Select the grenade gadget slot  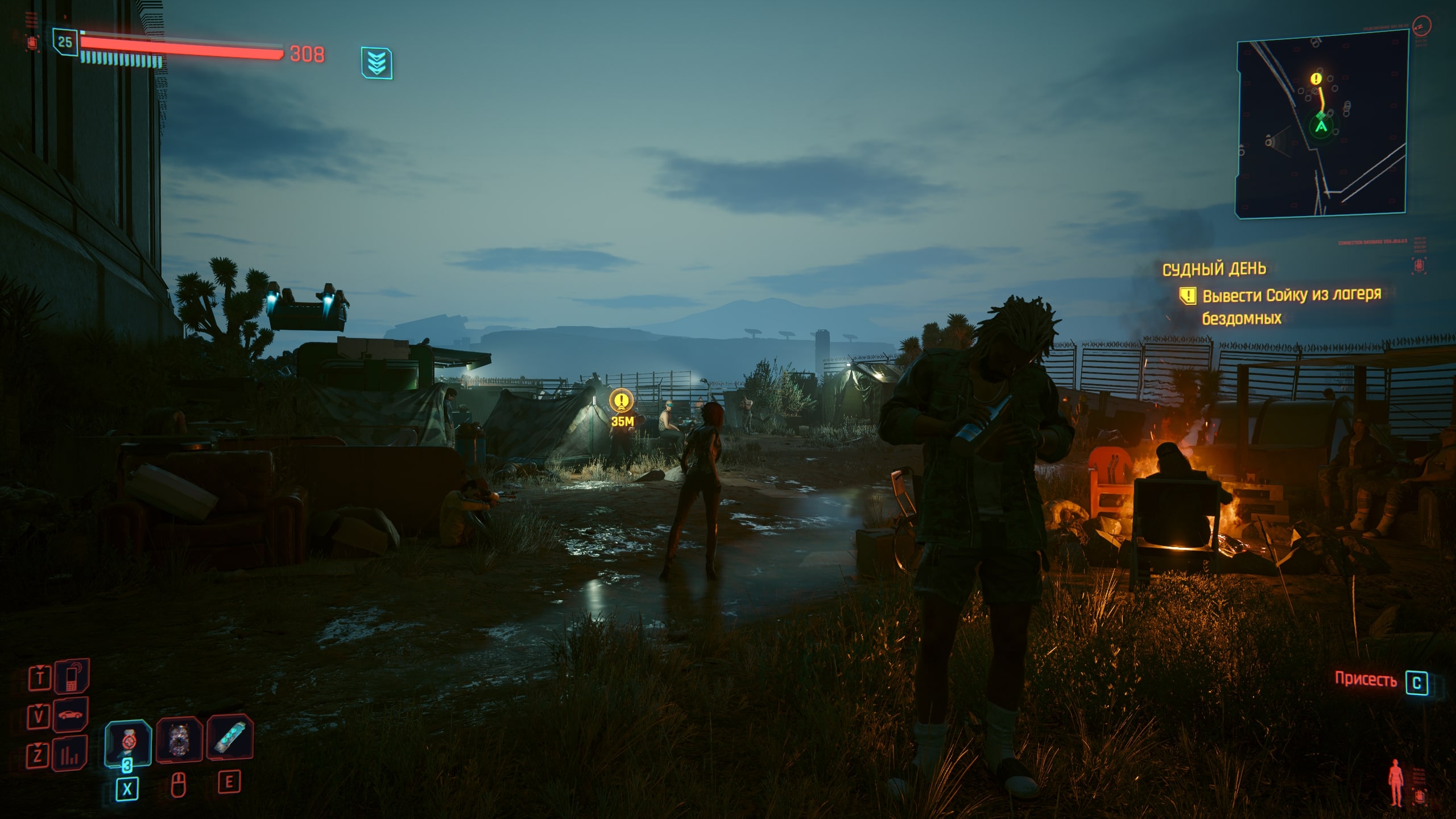pos(180,739)
